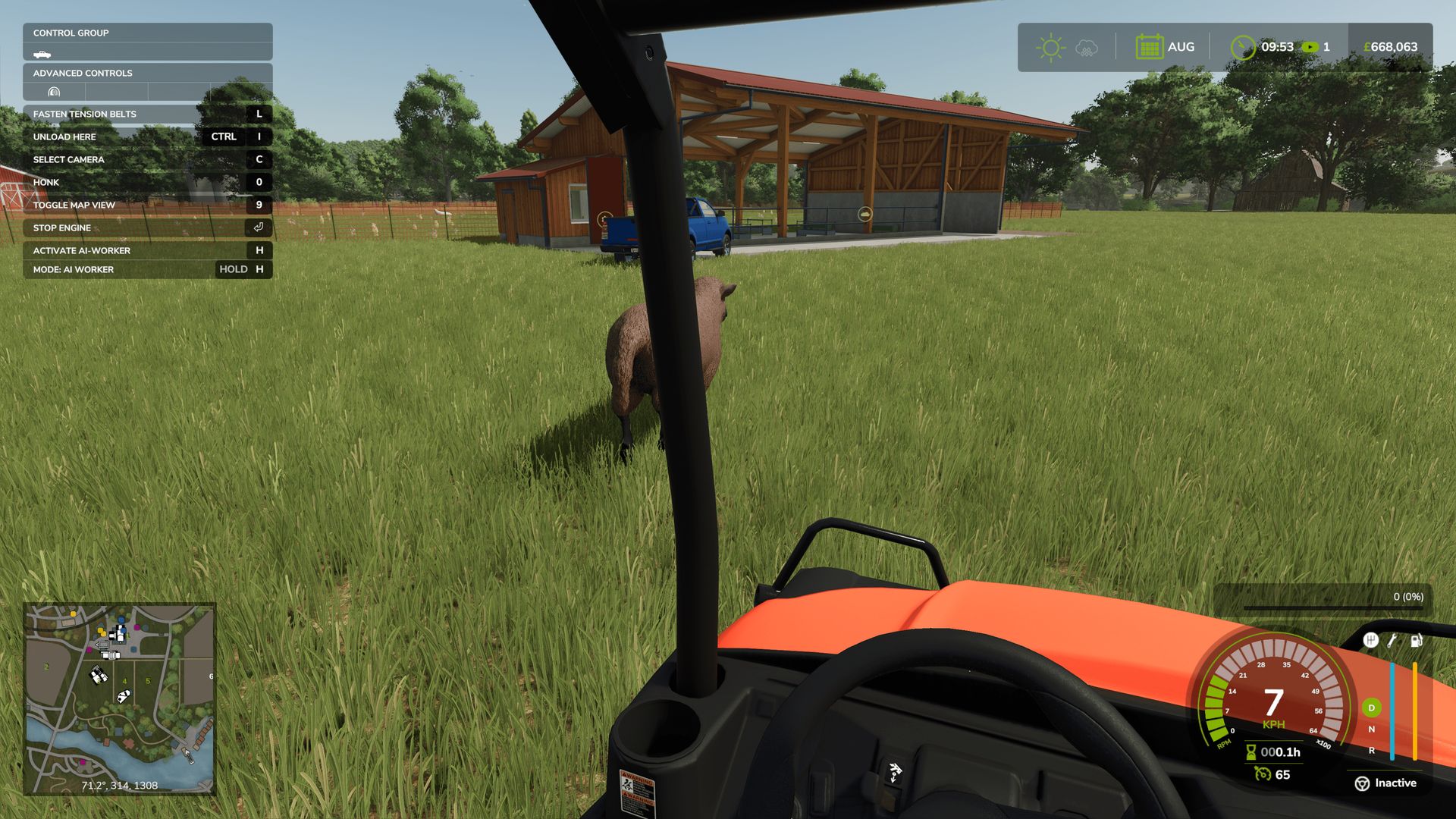1456x819 pixels.
Task: Toggle Map View with option 9
Action: 146,205
